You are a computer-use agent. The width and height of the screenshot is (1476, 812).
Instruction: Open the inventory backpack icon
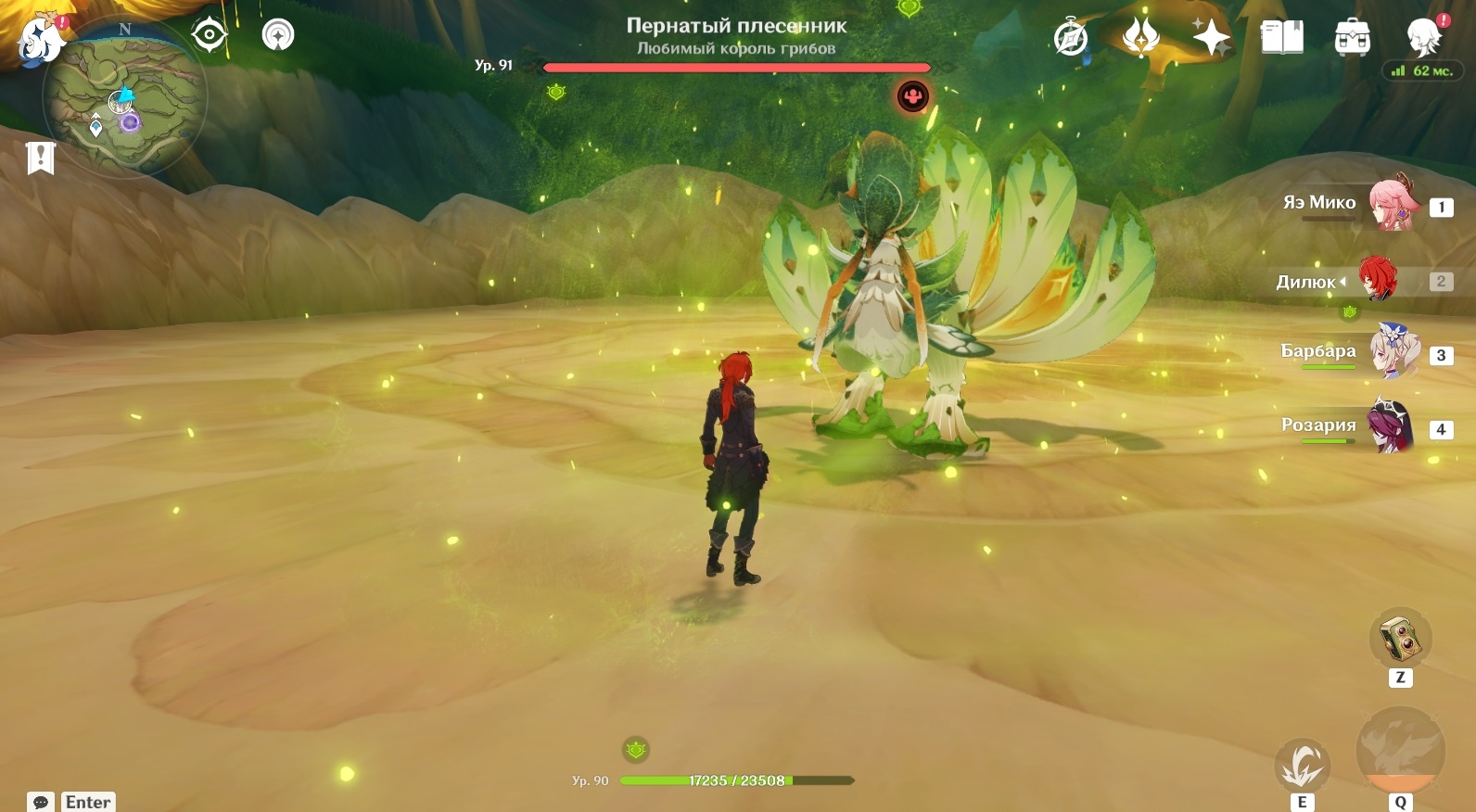(1353, 38)
